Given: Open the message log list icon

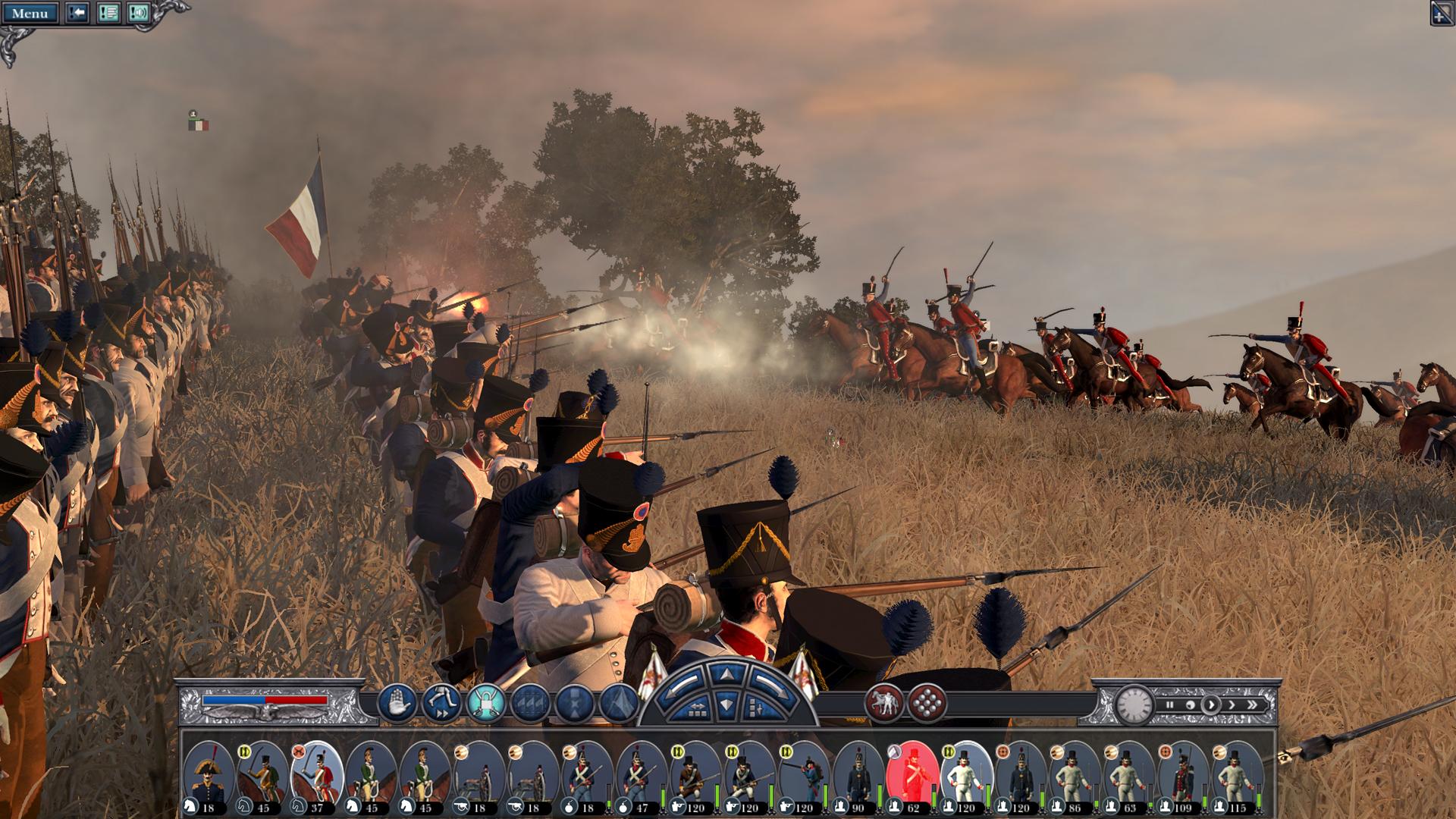Looking at the screenshot, I should [x=109, y=13].
